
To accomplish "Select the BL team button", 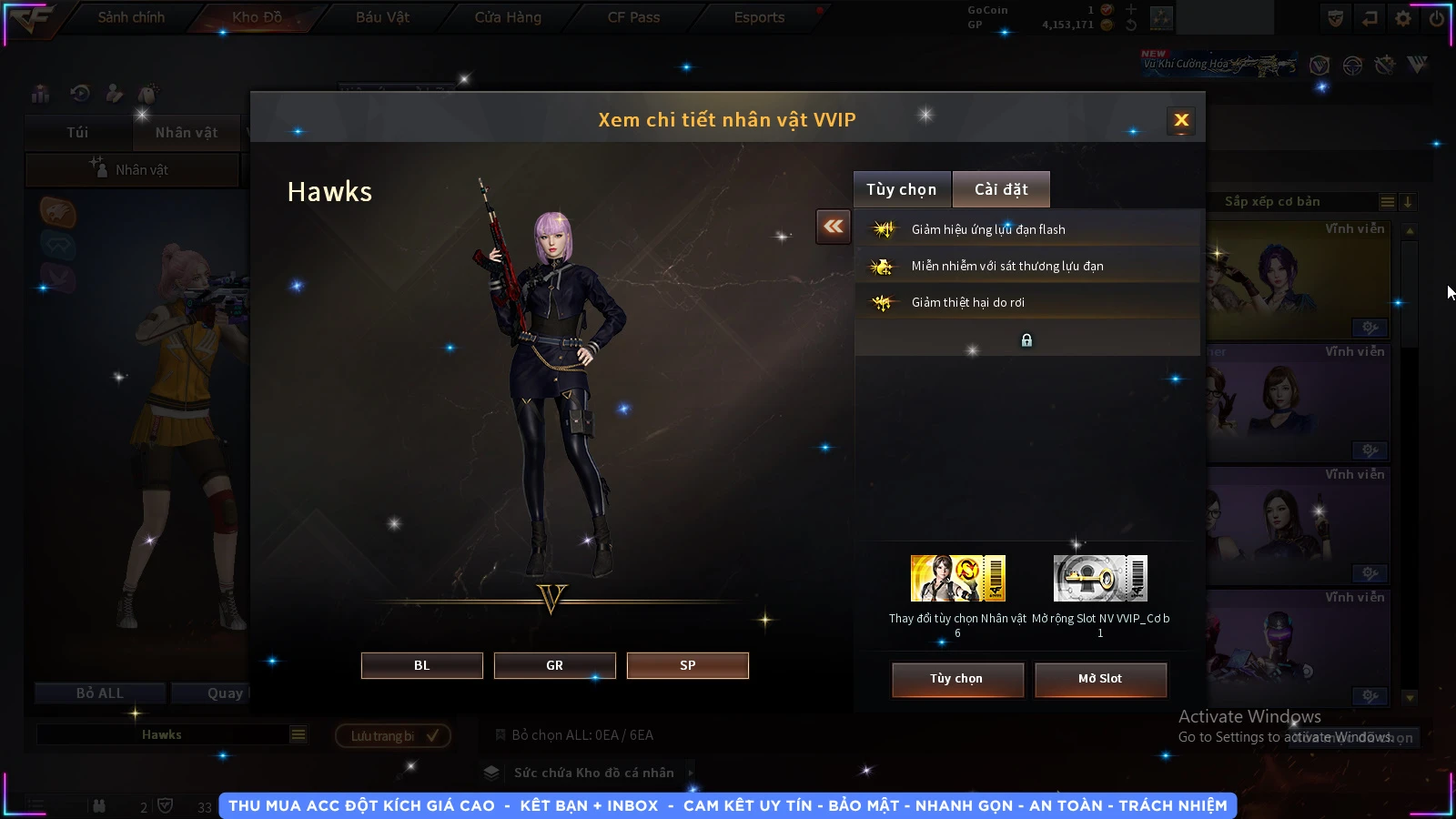I will click(421, 665).
